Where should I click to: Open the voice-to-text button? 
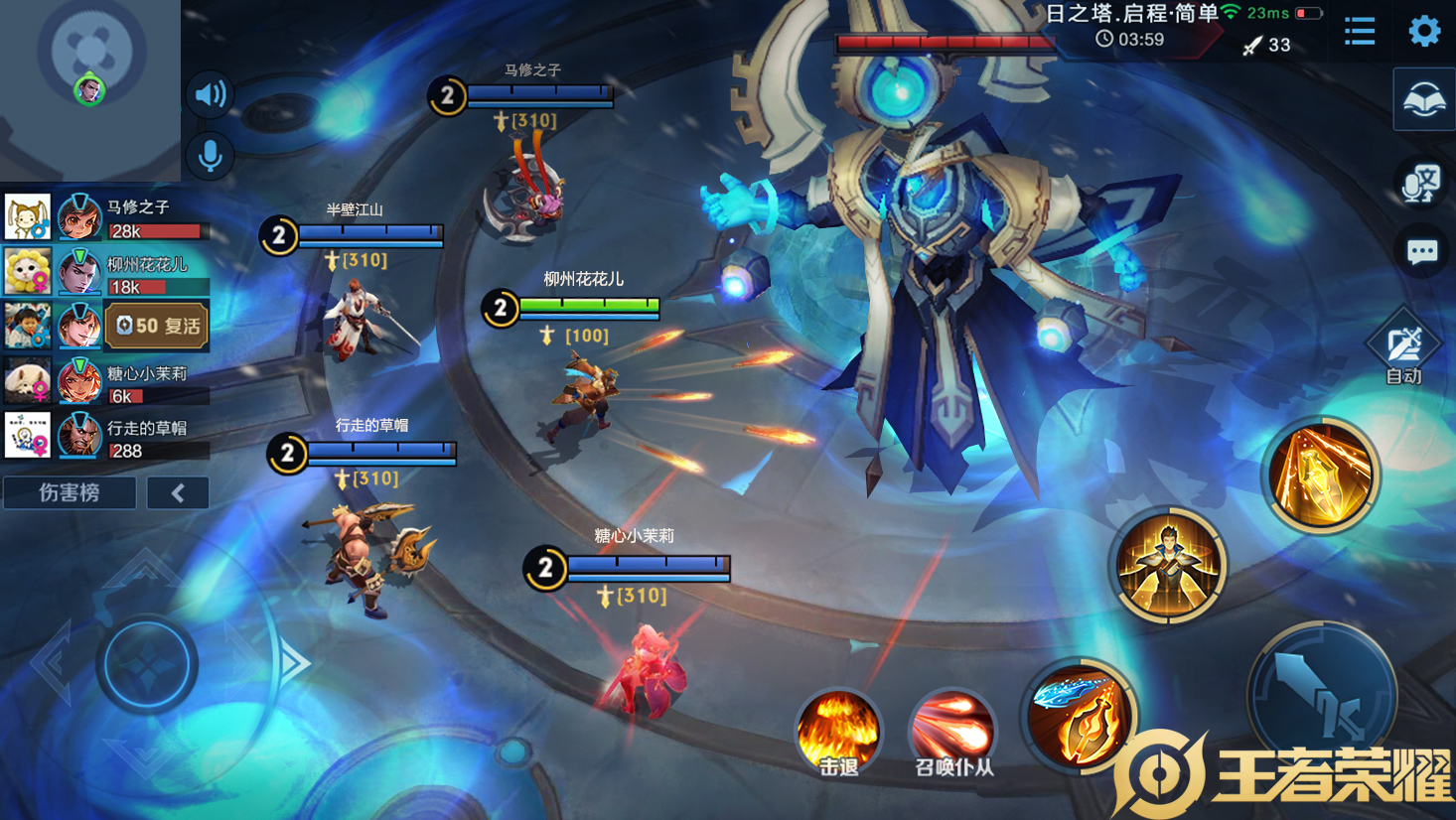point(1422,183)
